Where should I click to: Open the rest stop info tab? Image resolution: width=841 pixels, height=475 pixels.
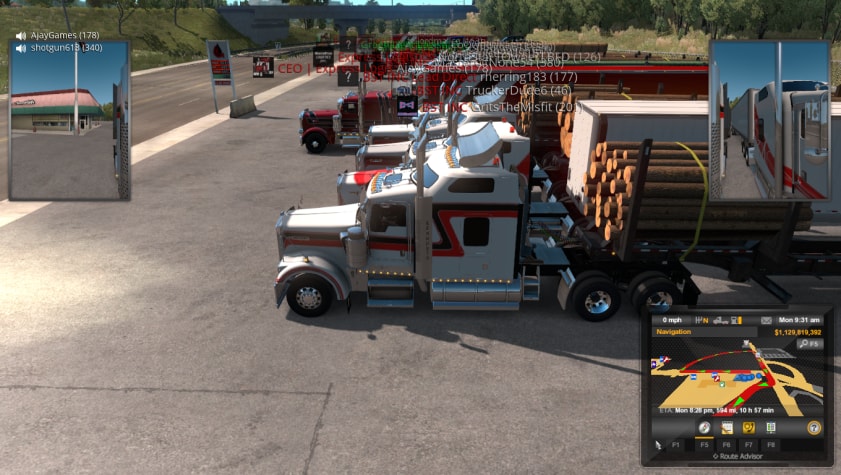click(770, 427)
